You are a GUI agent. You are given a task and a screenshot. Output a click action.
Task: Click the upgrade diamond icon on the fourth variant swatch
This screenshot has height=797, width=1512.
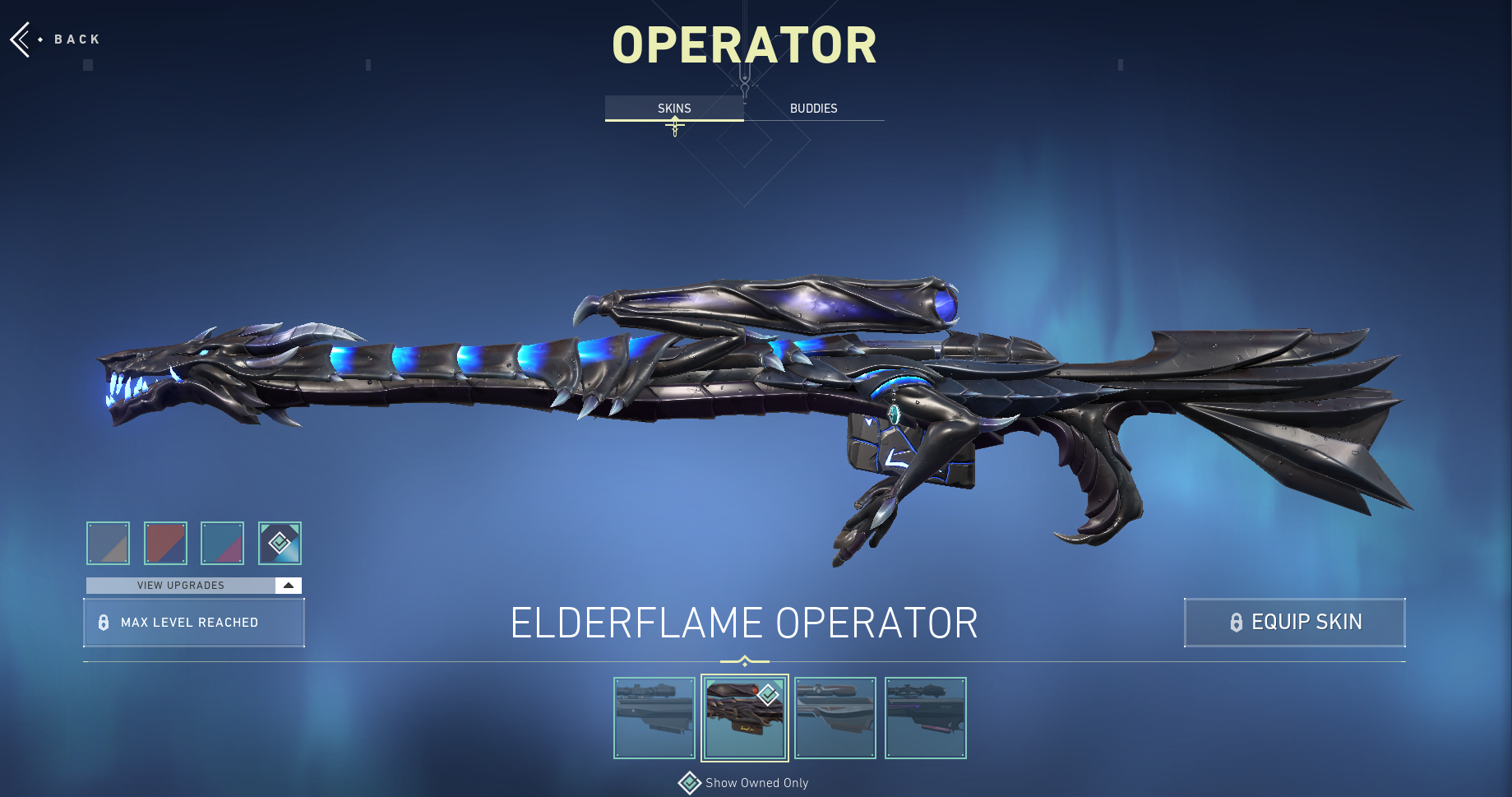[x=280, y=543]
